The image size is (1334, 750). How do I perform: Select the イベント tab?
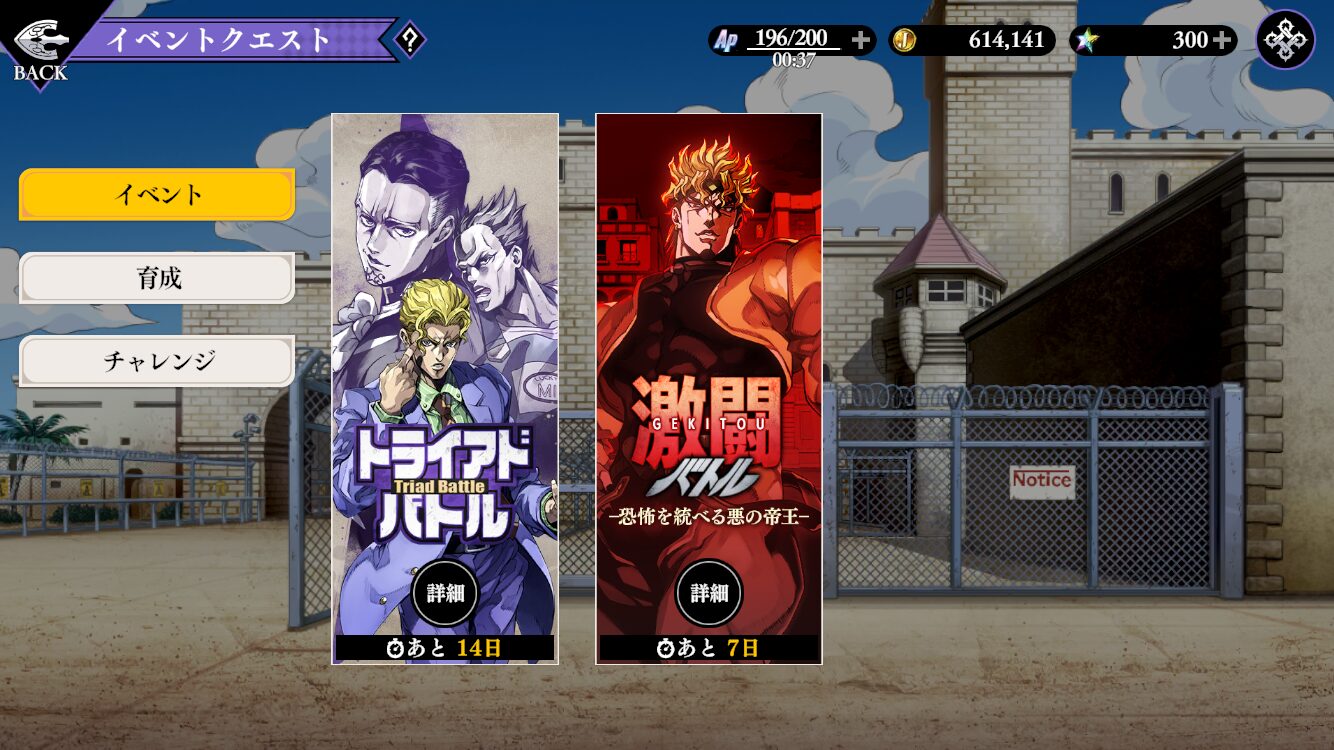[x=157, y=194]
